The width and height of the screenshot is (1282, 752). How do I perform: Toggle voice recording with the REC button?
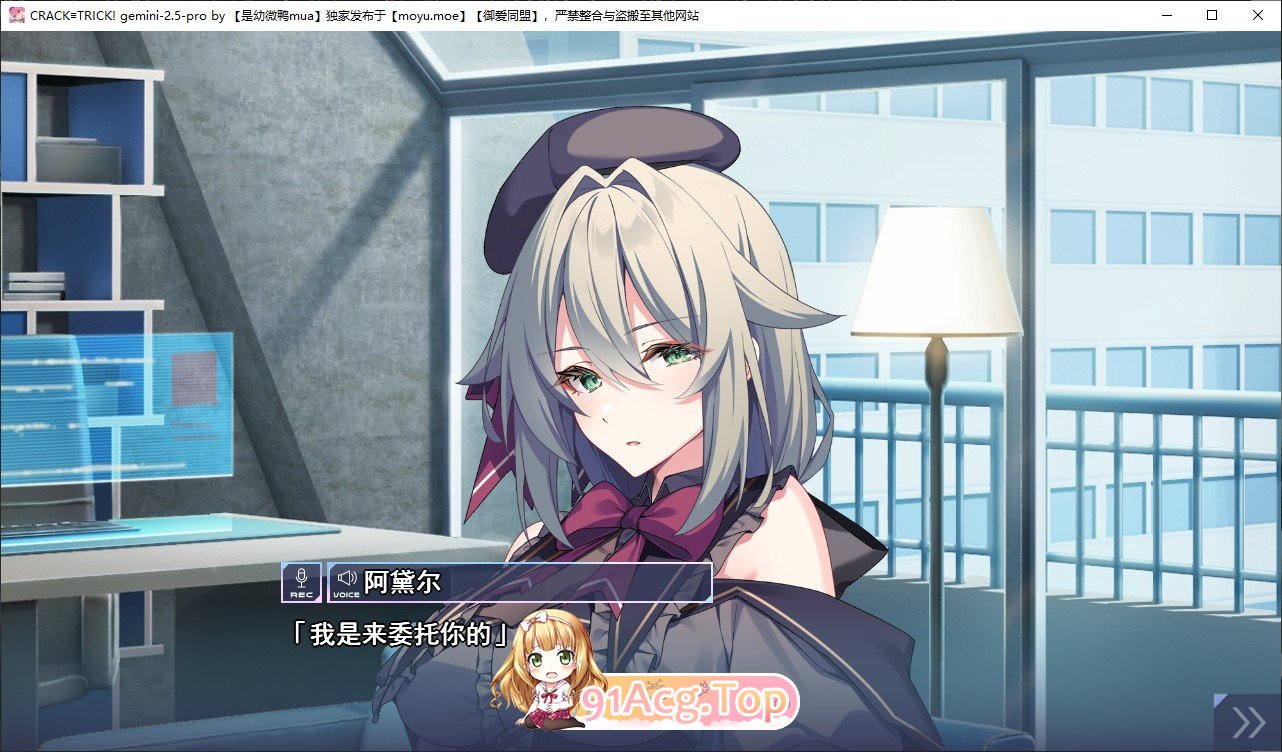pos(299,581)
